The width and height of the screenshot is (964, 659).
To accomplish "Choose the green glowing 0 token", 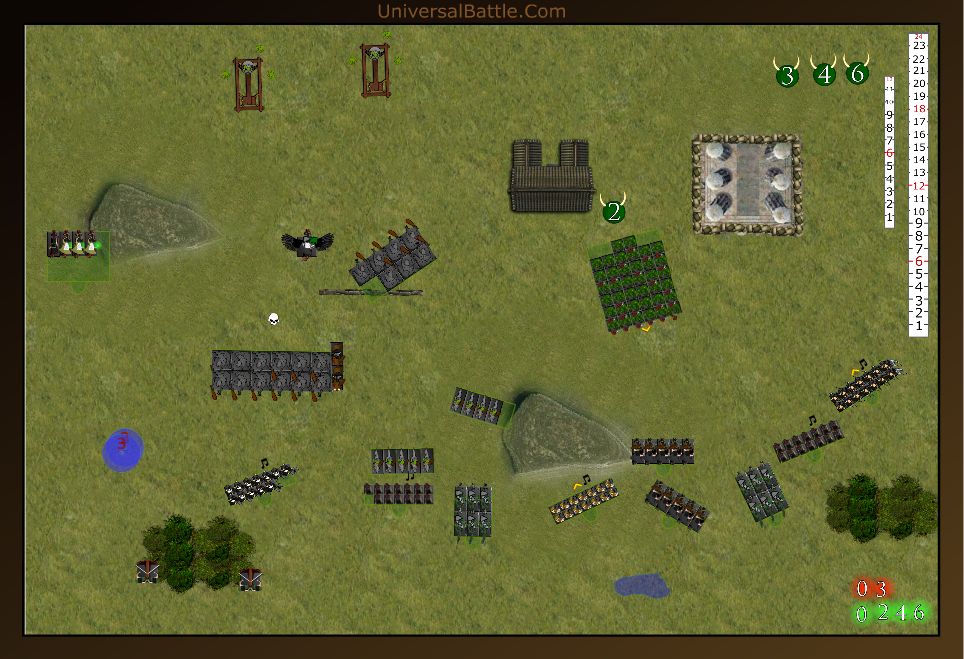I will pyautogui.click(x=862, y=613).
